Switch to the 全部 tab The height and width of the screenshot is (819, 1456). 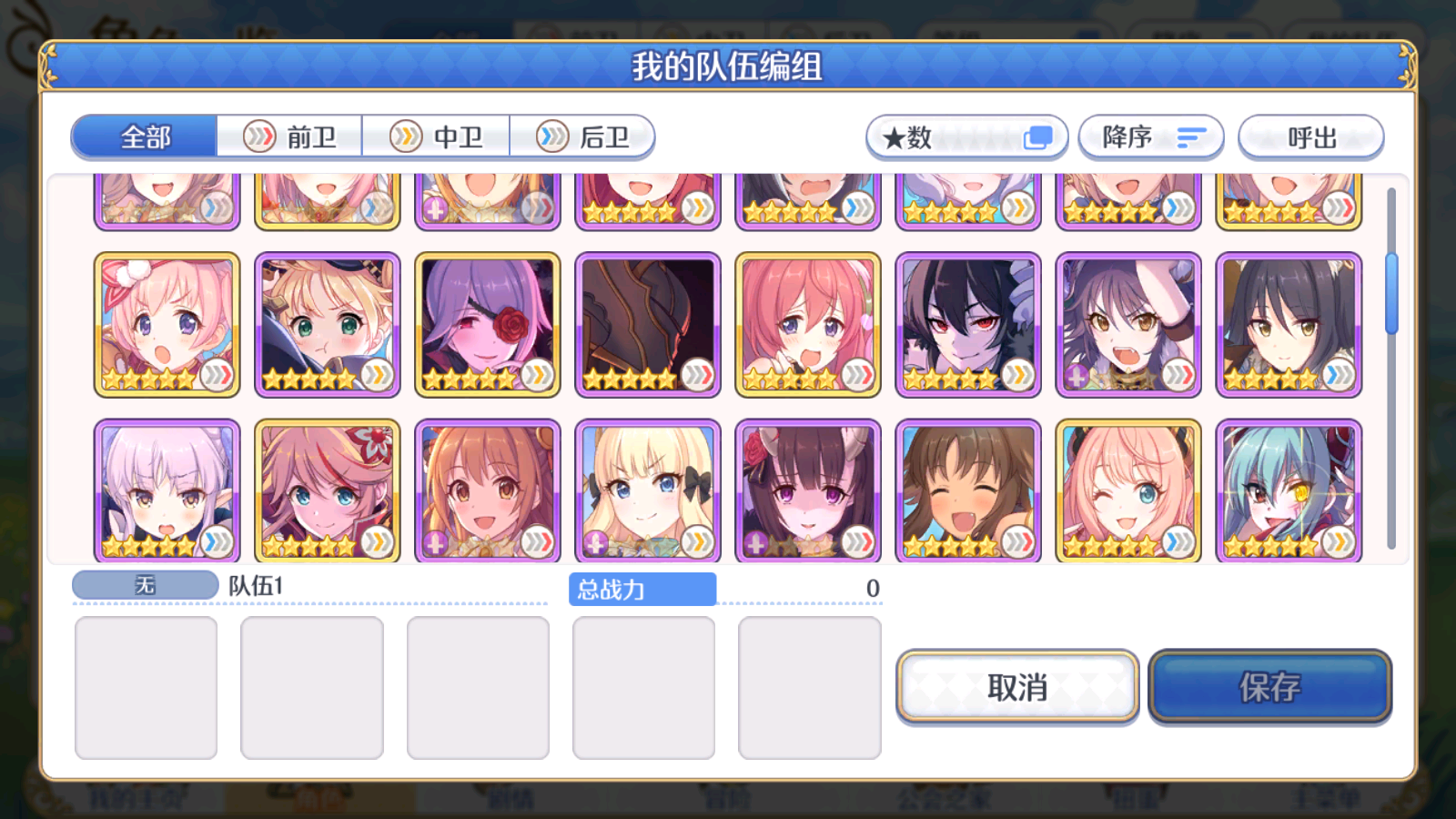[x=146, y=136]
